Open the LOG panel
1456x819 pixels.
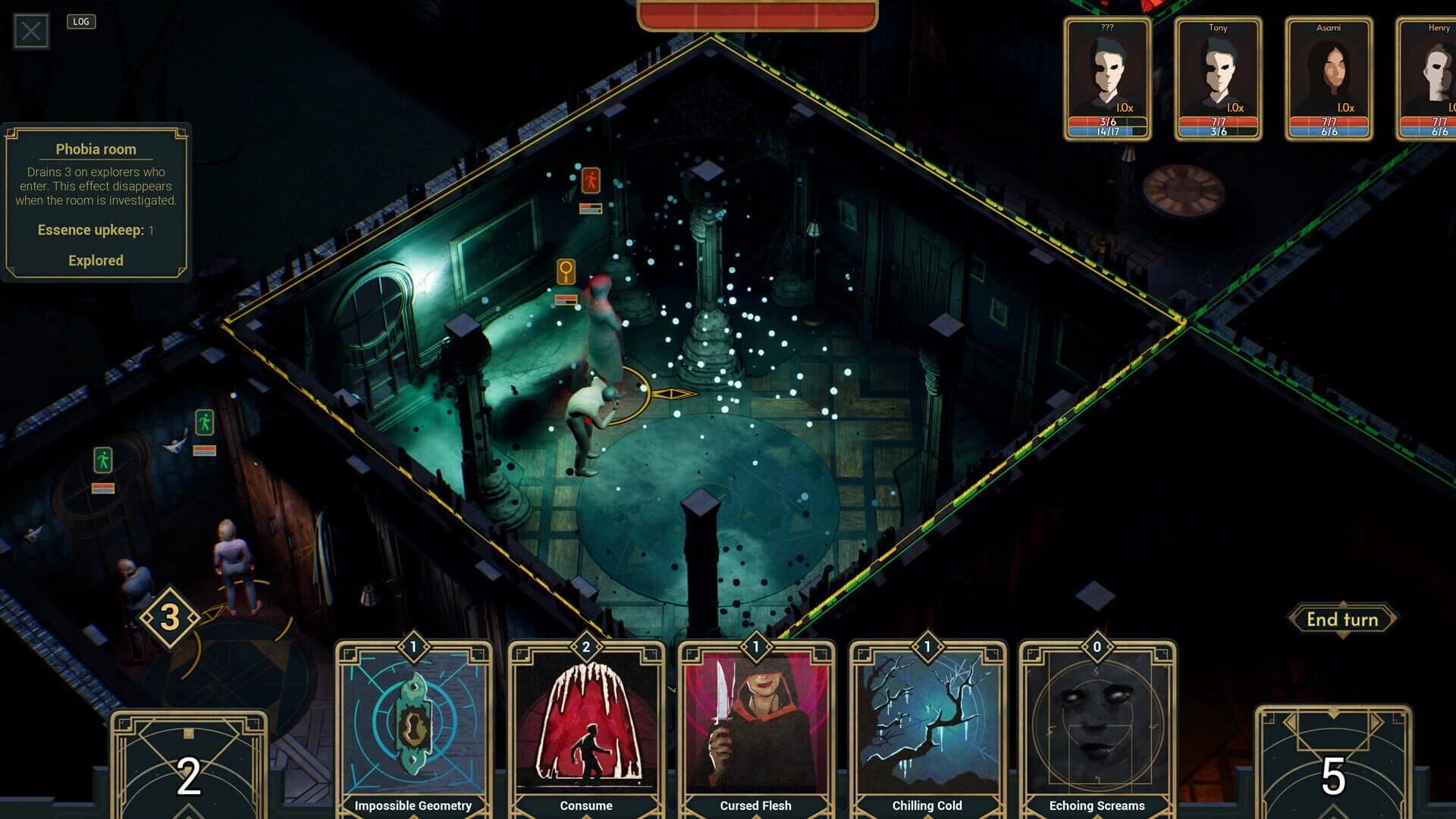tap(81, 21)
